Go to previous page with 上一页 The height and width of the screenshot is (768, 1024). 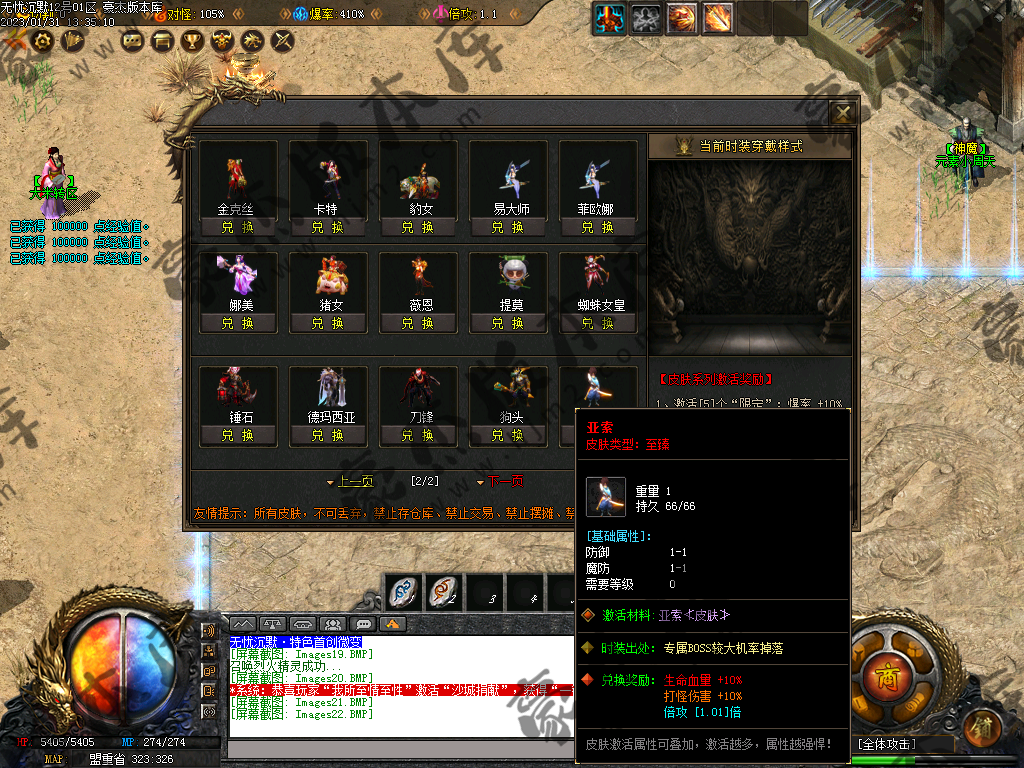click(350, 481)
